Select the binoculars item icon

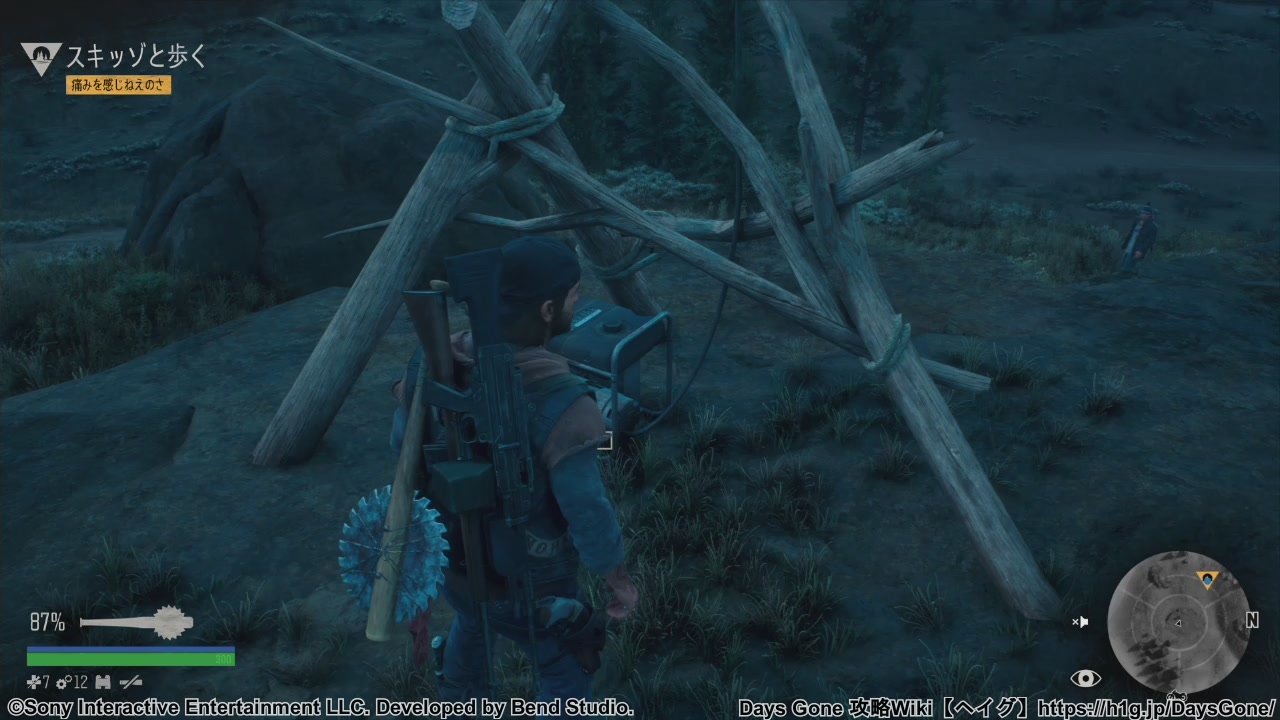pos(103,682)
